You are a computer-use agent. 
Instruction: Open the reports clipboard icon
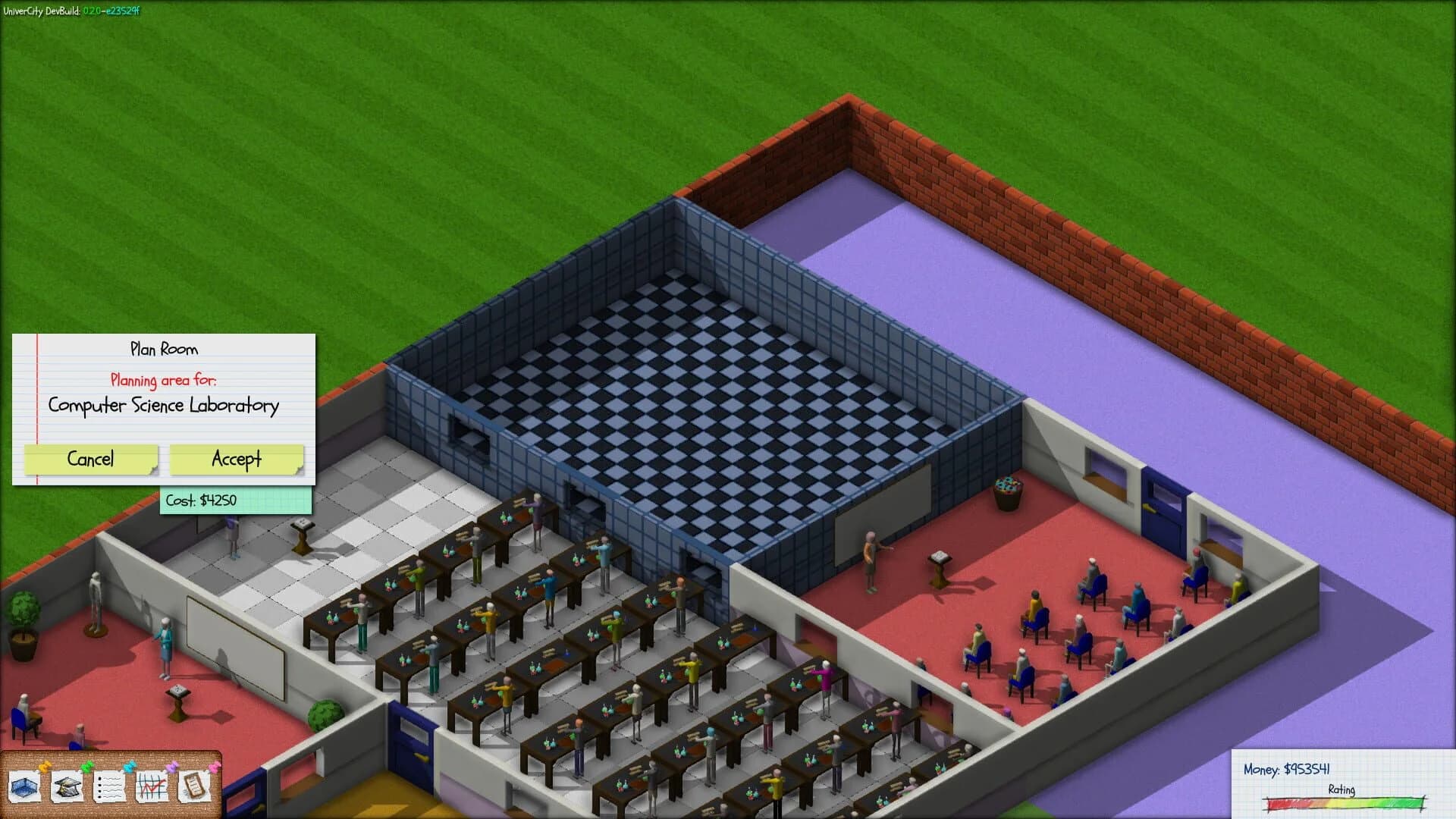tap(193, 787)
